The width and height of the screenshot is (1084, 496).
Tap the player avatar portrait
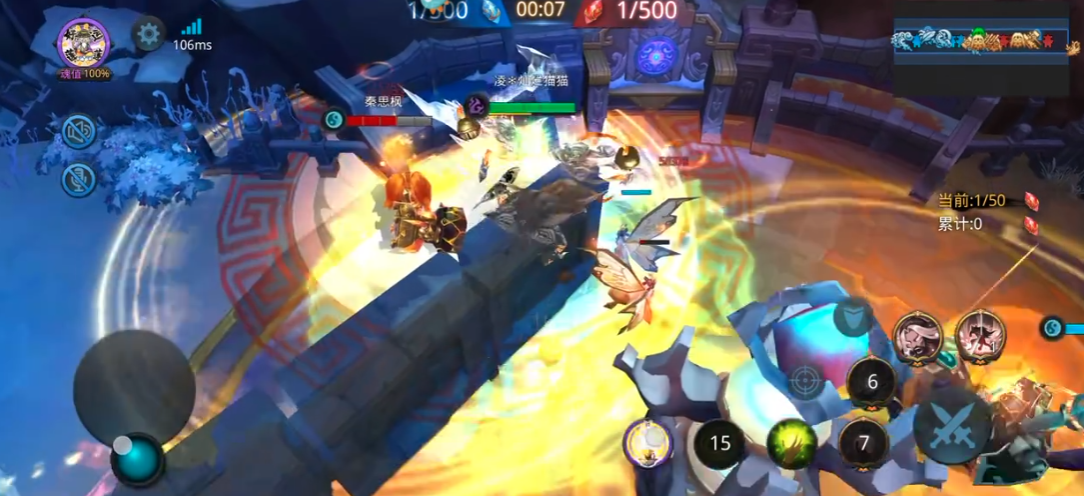pos(83,42)
